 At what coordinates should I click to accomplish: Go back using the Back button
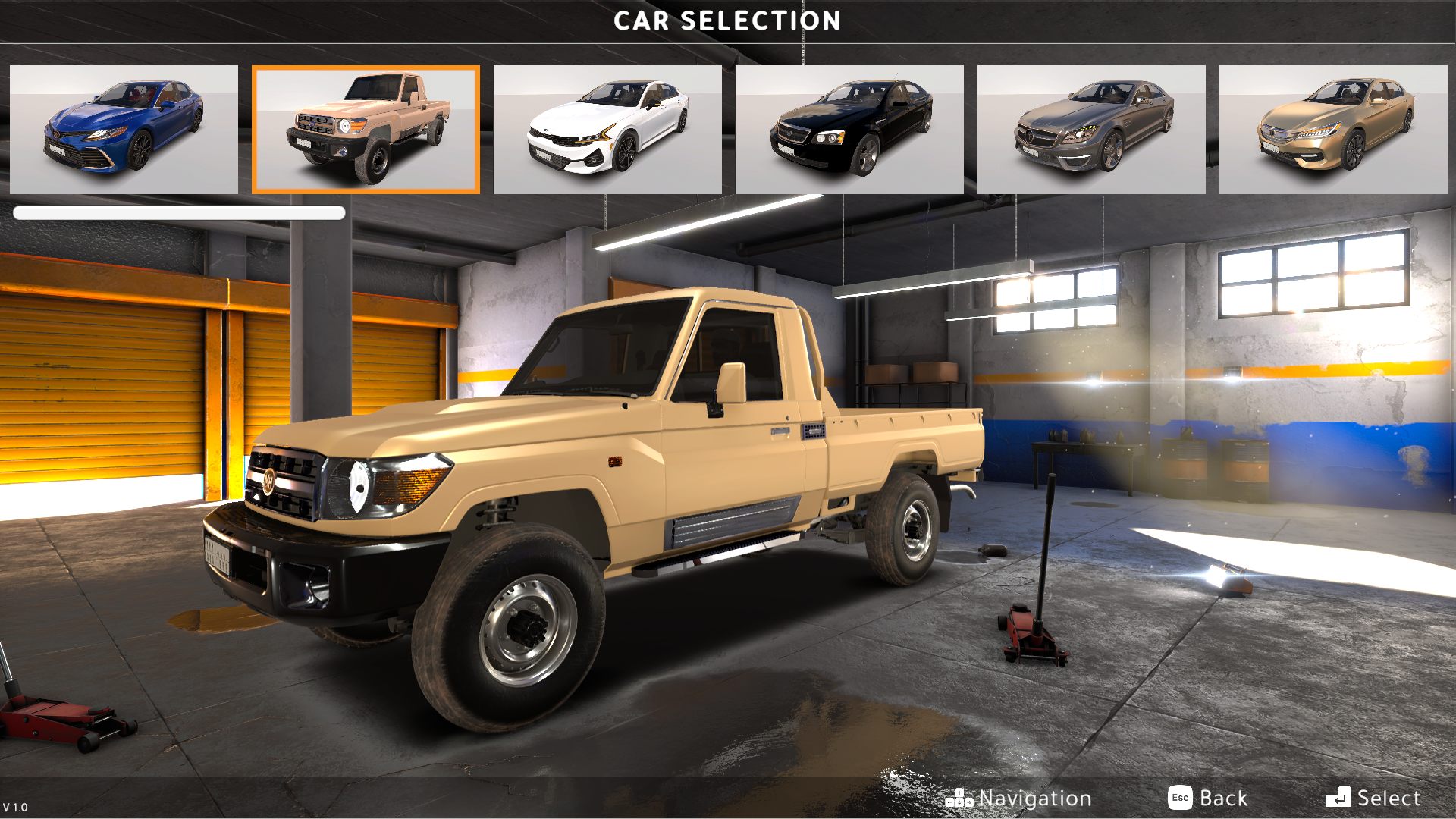point(1208,798)
